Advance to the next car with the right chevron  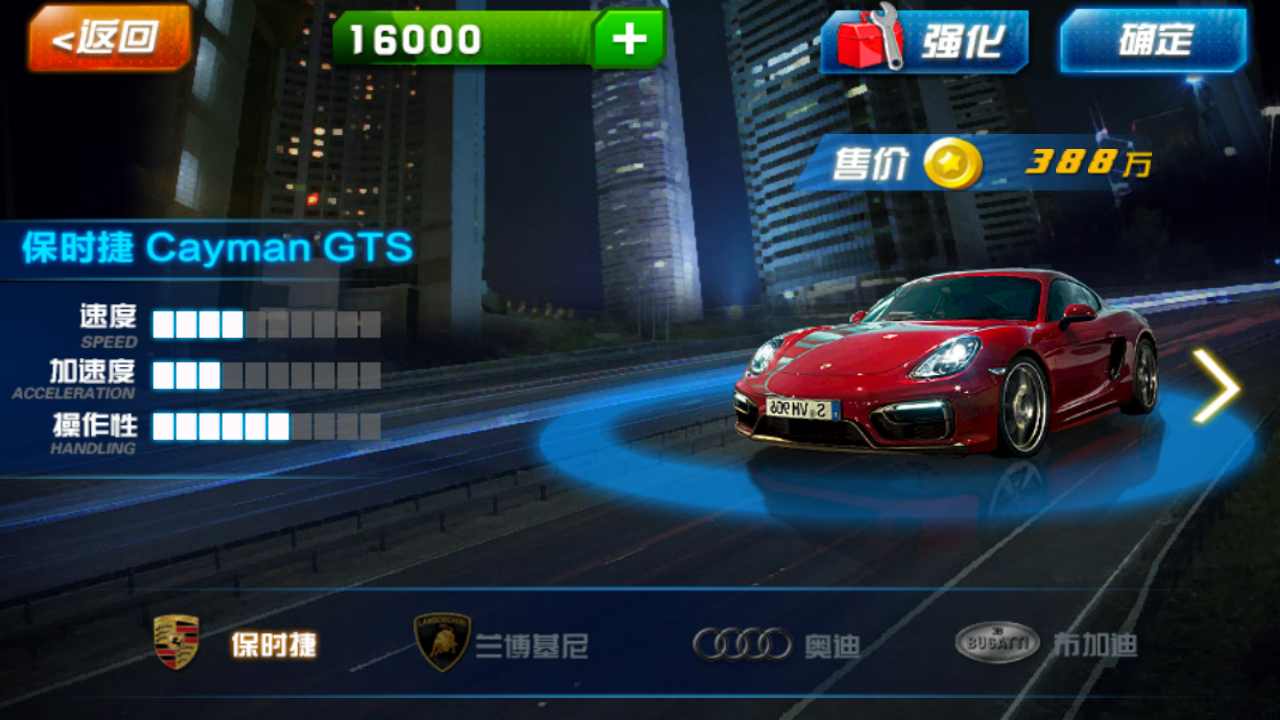point(1217,387)
